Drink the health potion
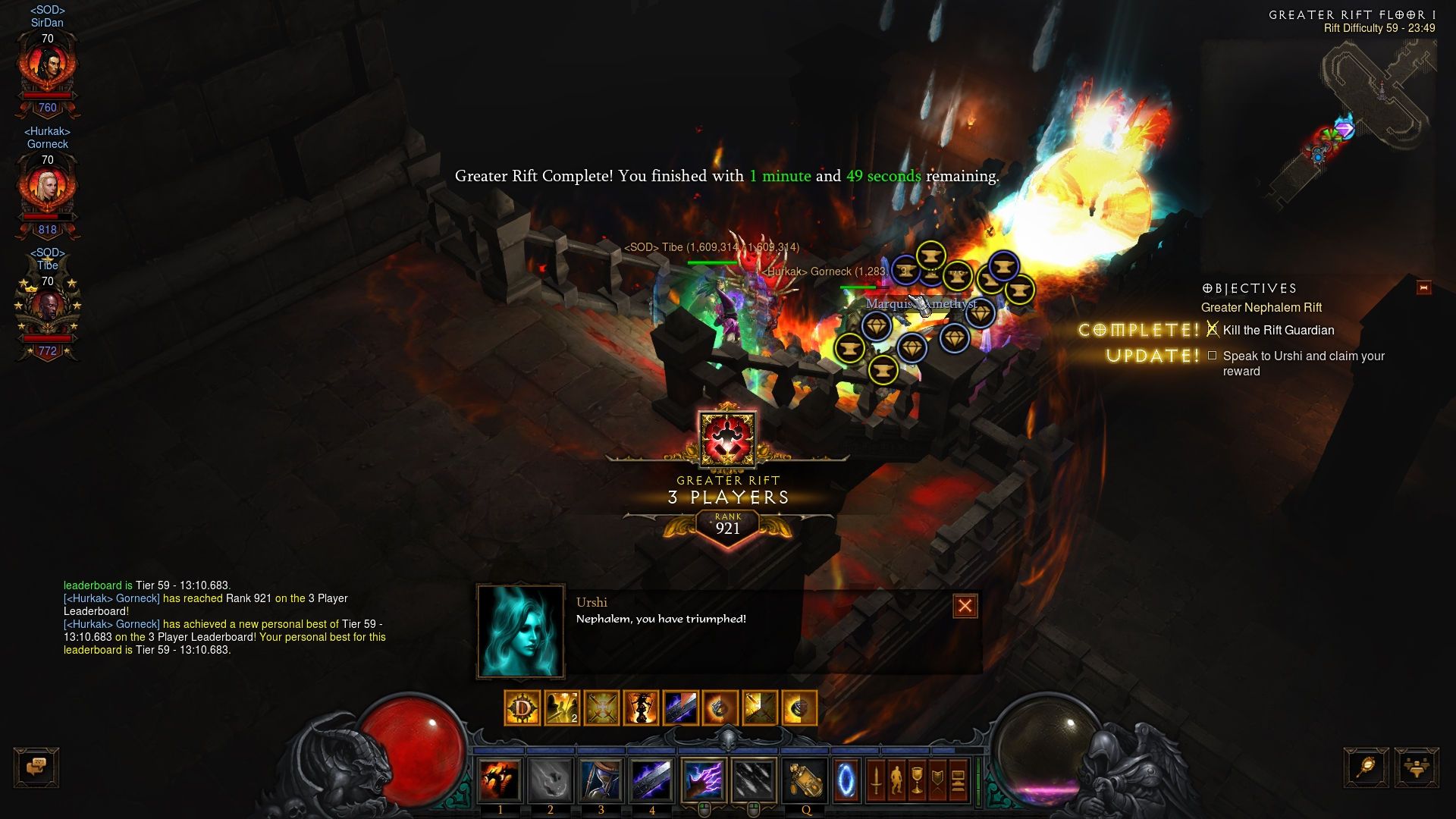 point(805,780)
